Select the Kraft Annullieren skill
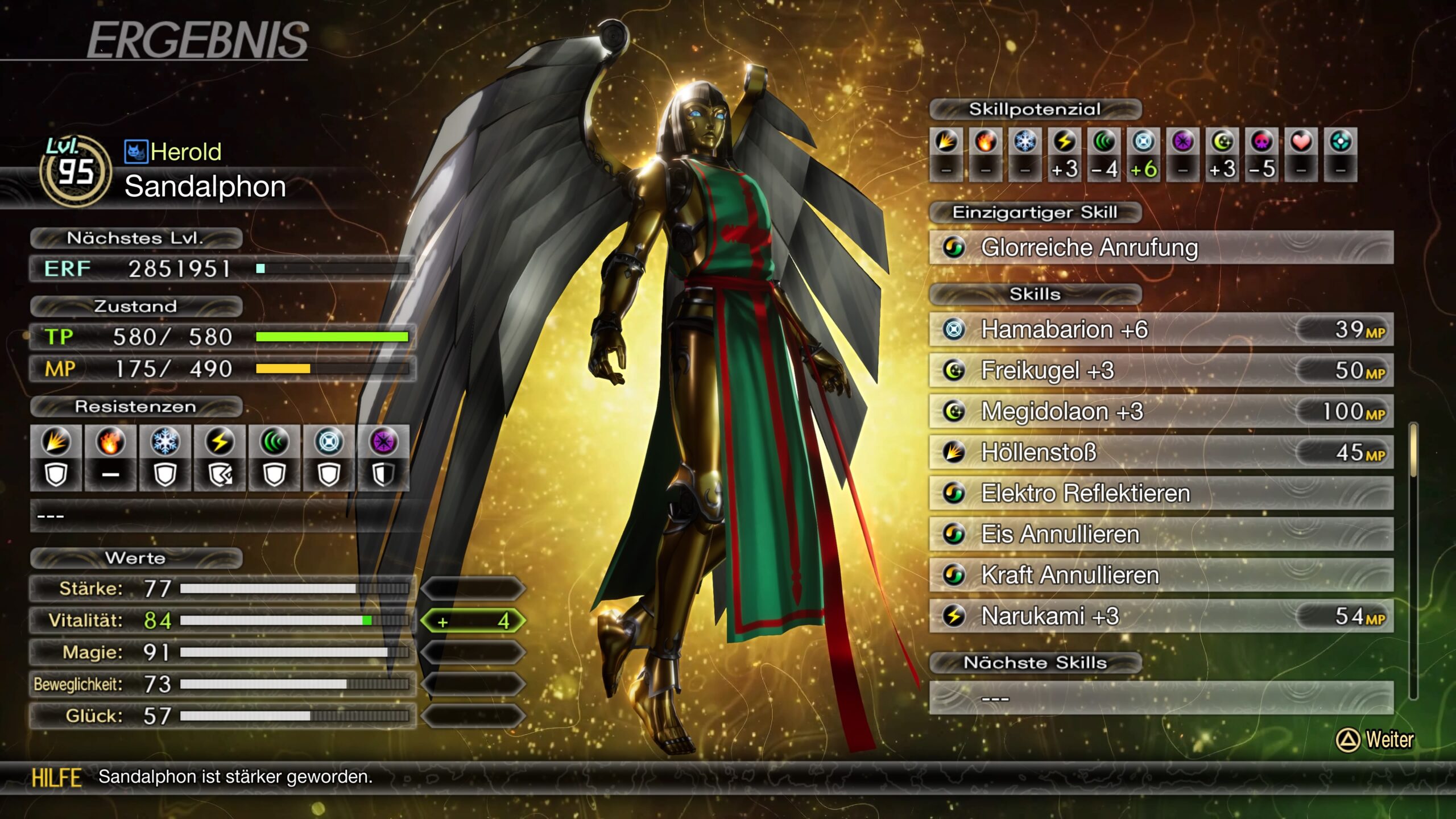 (x=1160, y=575)
